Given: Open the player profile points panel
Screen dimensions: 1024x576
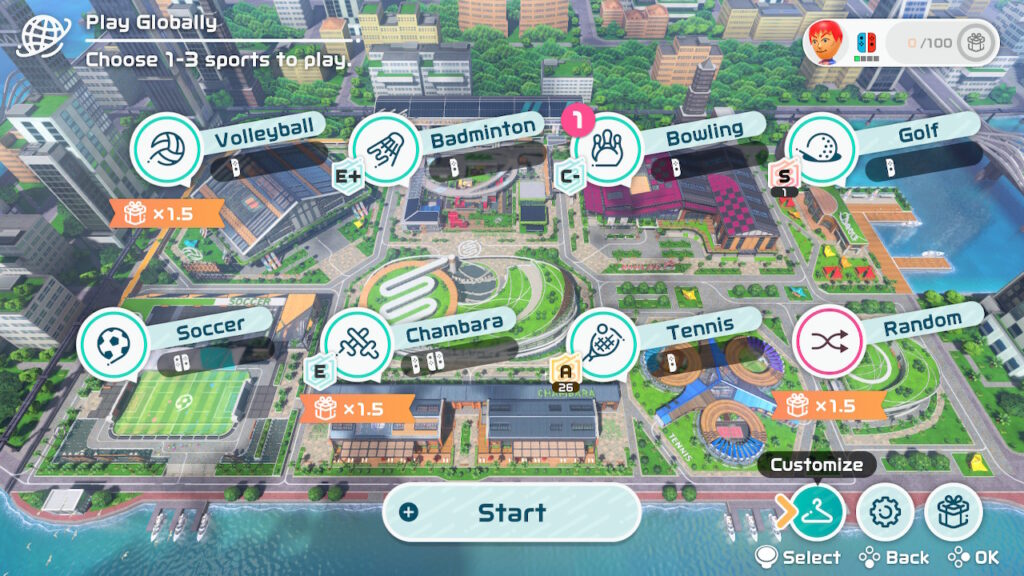Looking at the screenshot, I should click(x=900, y=43).
